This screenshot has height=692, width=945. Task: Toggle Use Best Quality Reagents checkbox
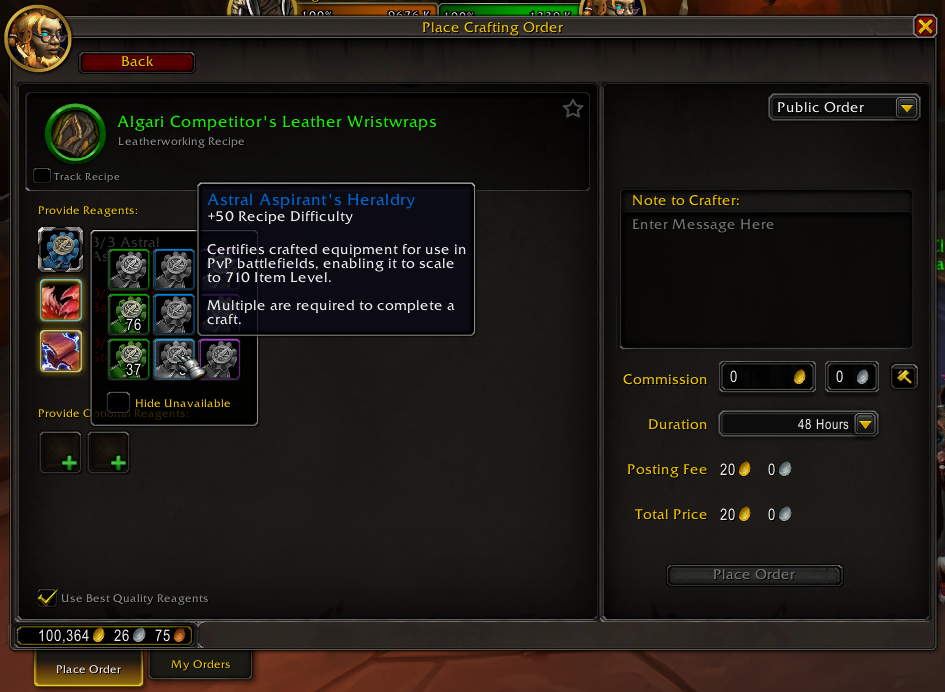click(x=47, y=598)
